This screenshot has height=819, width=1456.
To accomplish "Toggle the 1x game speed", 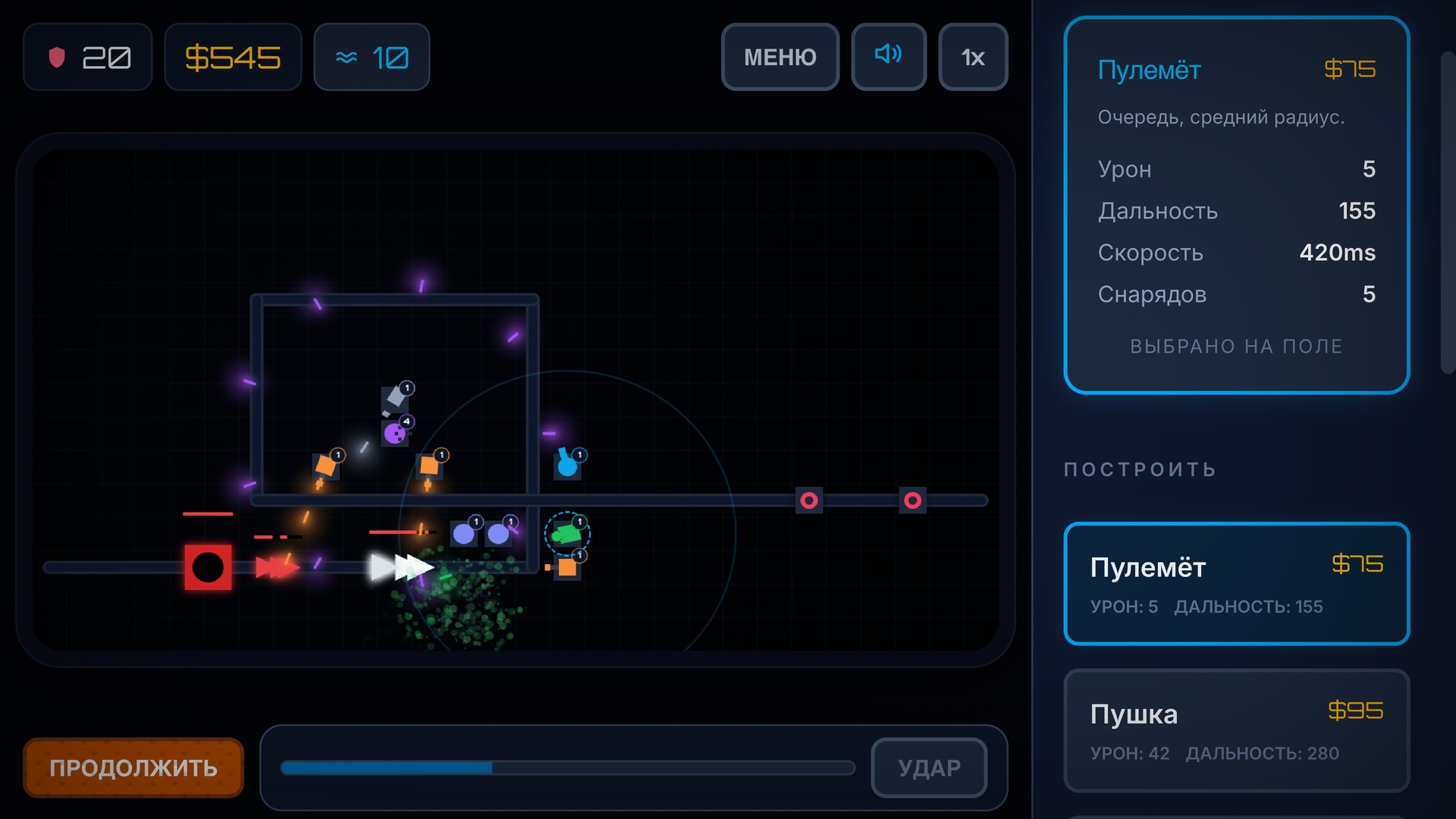I will pos(973,56).
